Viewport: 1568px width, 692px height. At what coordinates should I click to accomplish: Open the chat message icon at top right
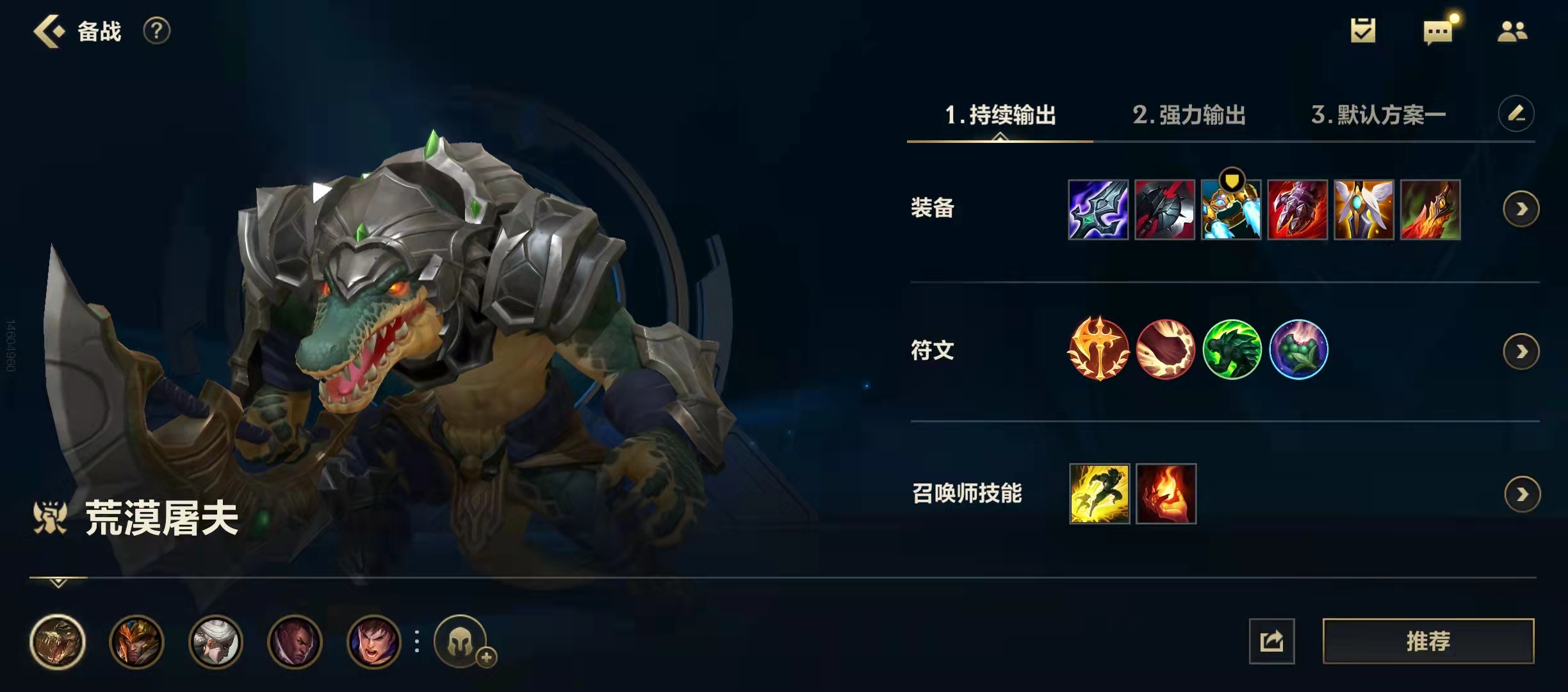(x=1437, y=32)
